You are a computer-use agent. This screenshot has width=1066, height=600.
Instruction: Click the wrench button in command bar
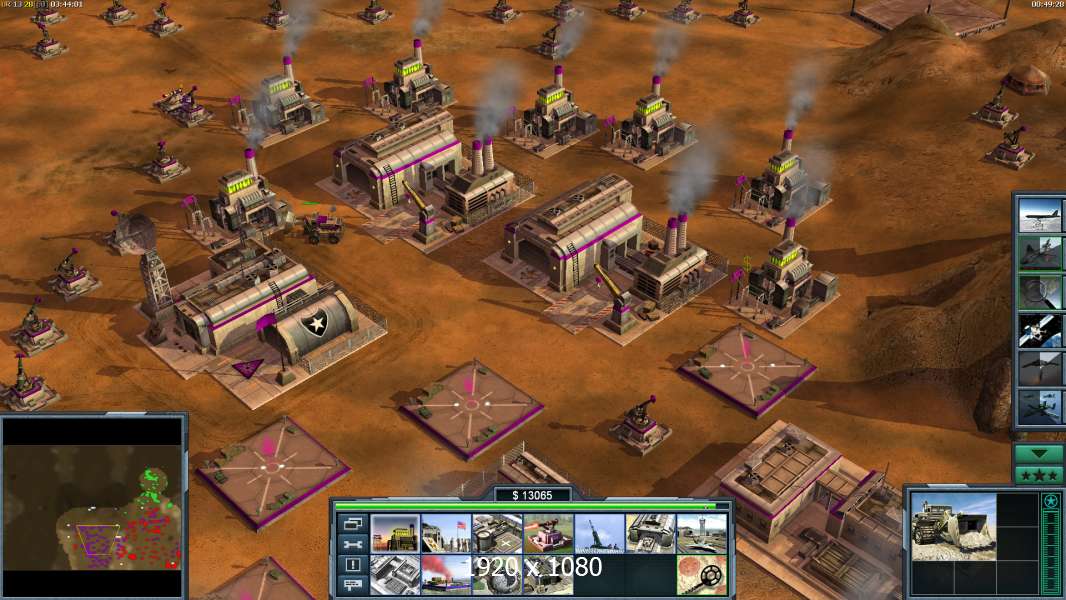[353, 544]
